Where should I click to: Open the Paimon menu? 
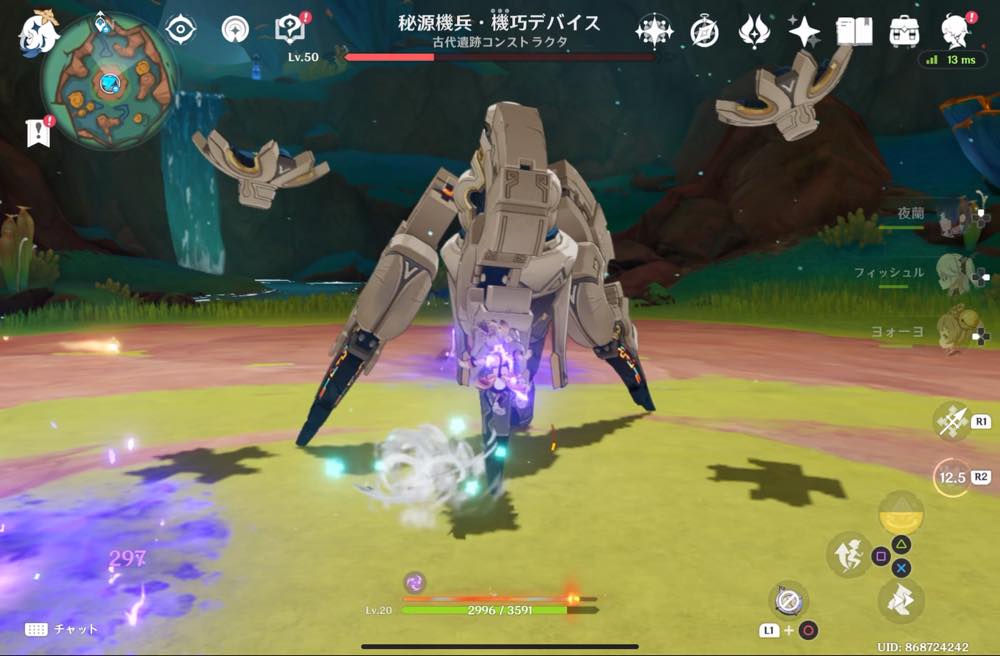(38, 32)
